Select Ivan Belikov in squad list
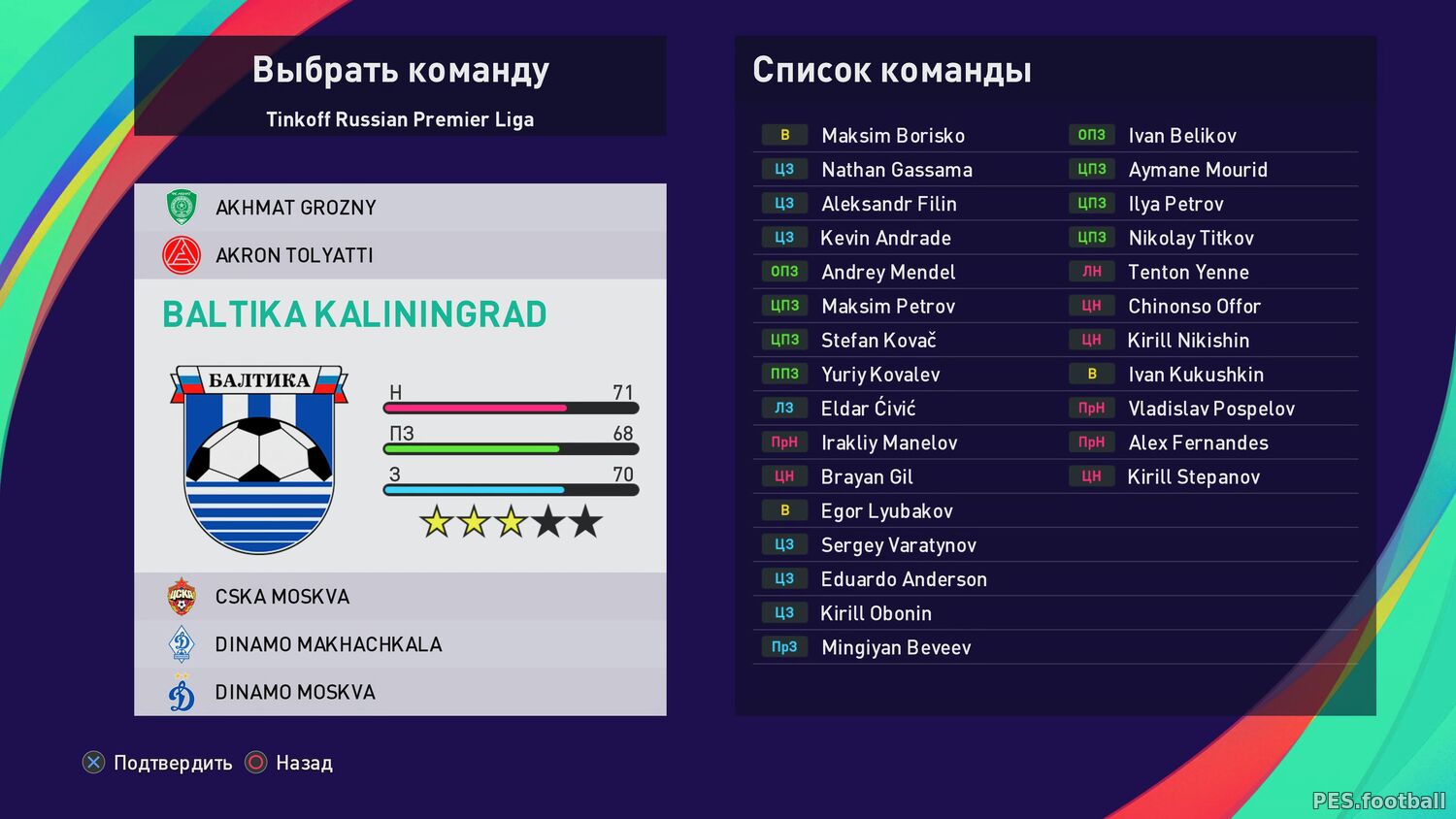Screen dimensions: 1456x819 click(1181, 136)
